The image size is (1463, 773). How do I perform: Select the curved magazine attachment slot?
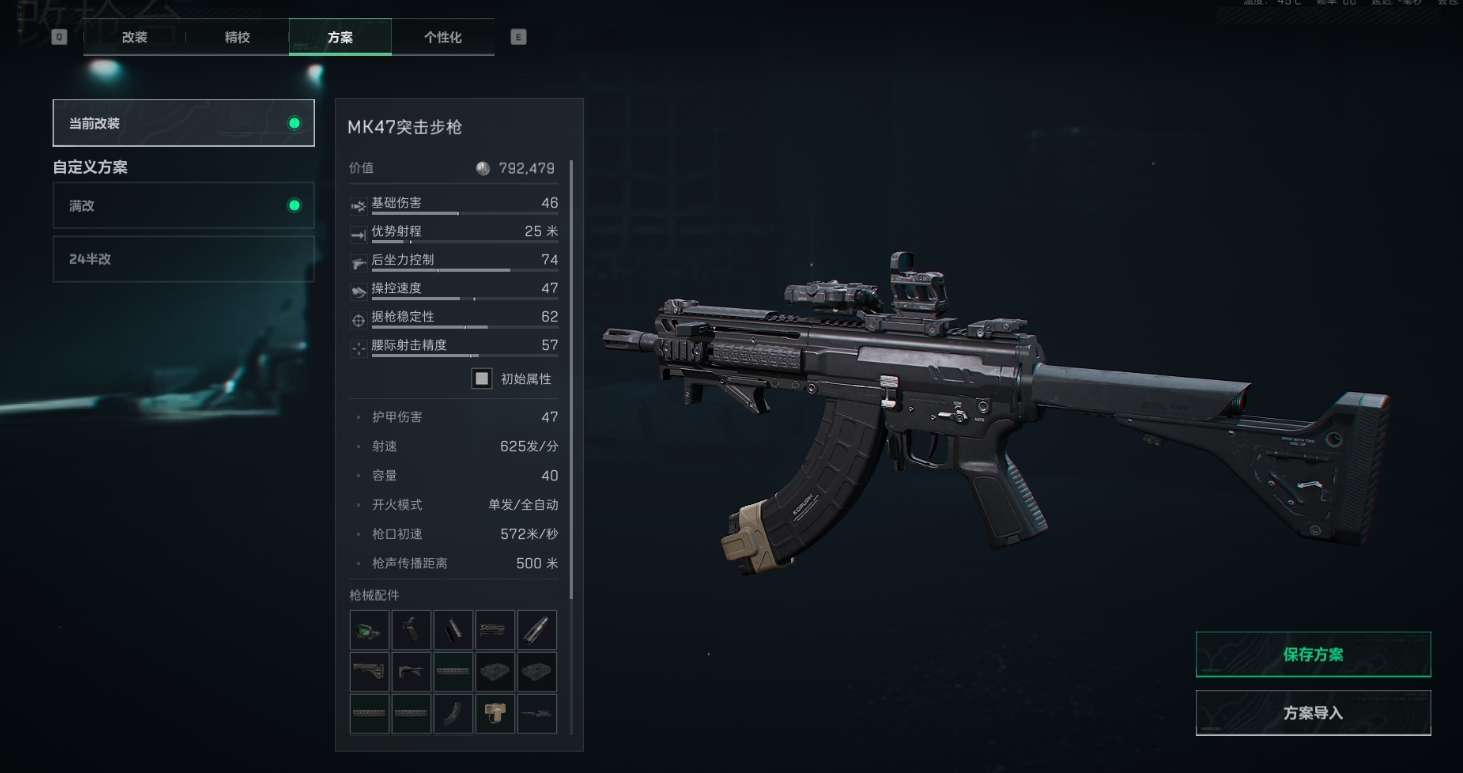click(x=453, y=714)
